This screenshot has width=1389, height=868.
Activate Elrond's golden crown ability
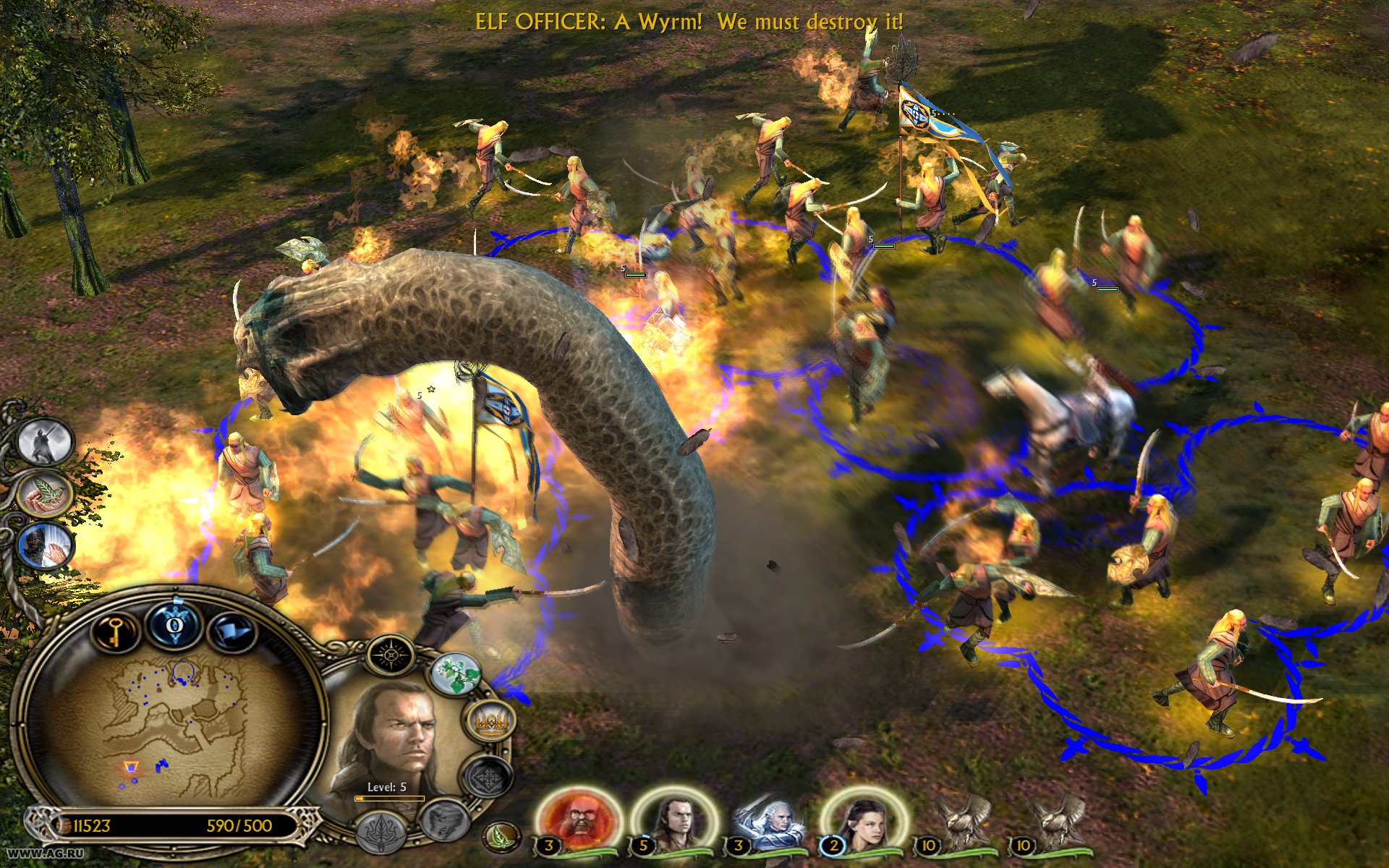click(x=493, y=720)
